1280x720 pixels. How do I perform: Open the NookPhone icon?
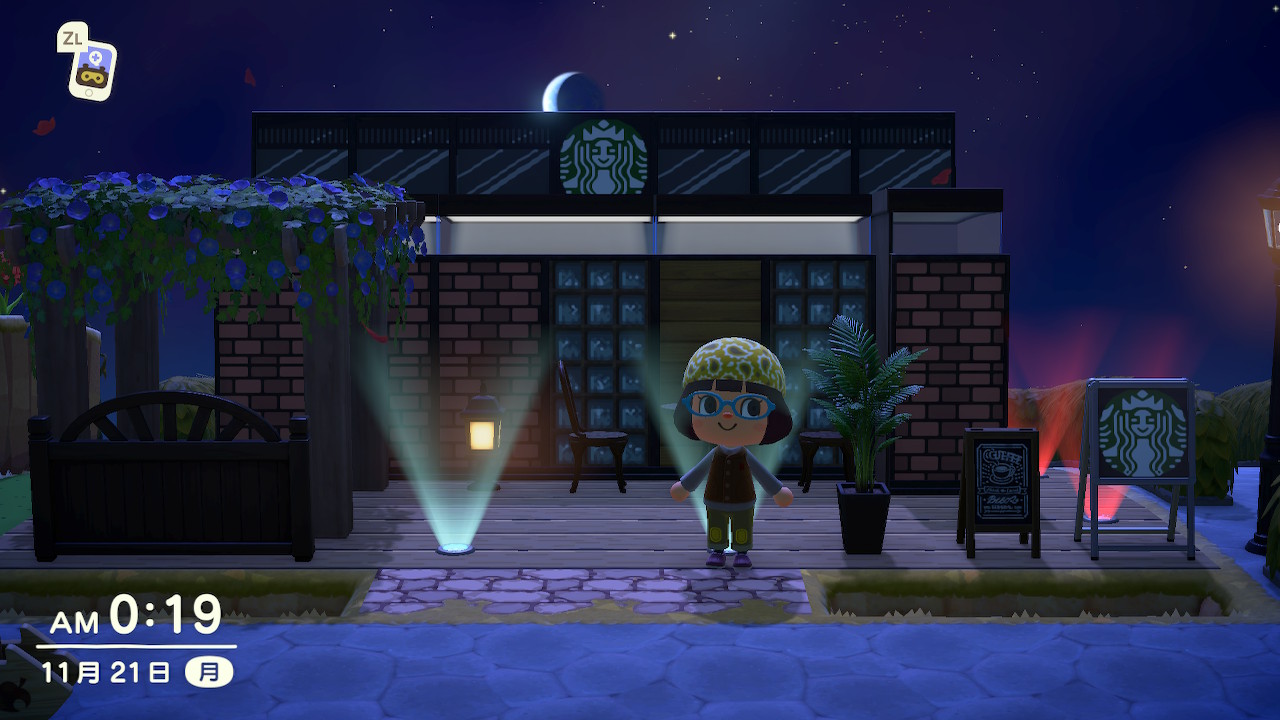pyautogui.click(x=92, y=69)
